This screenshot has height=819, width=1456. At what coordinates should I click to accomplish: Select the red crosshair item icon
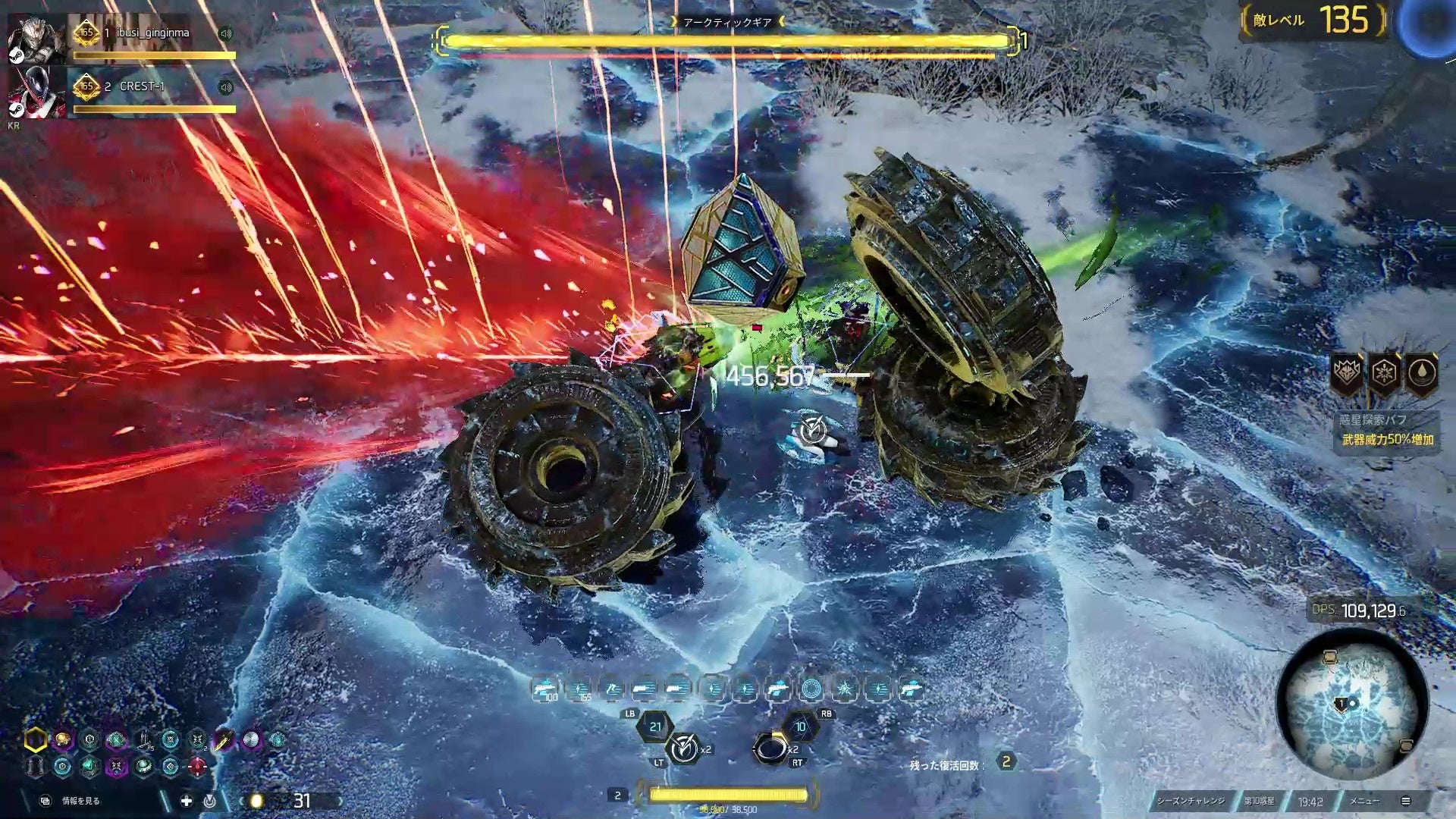point(197,767)
